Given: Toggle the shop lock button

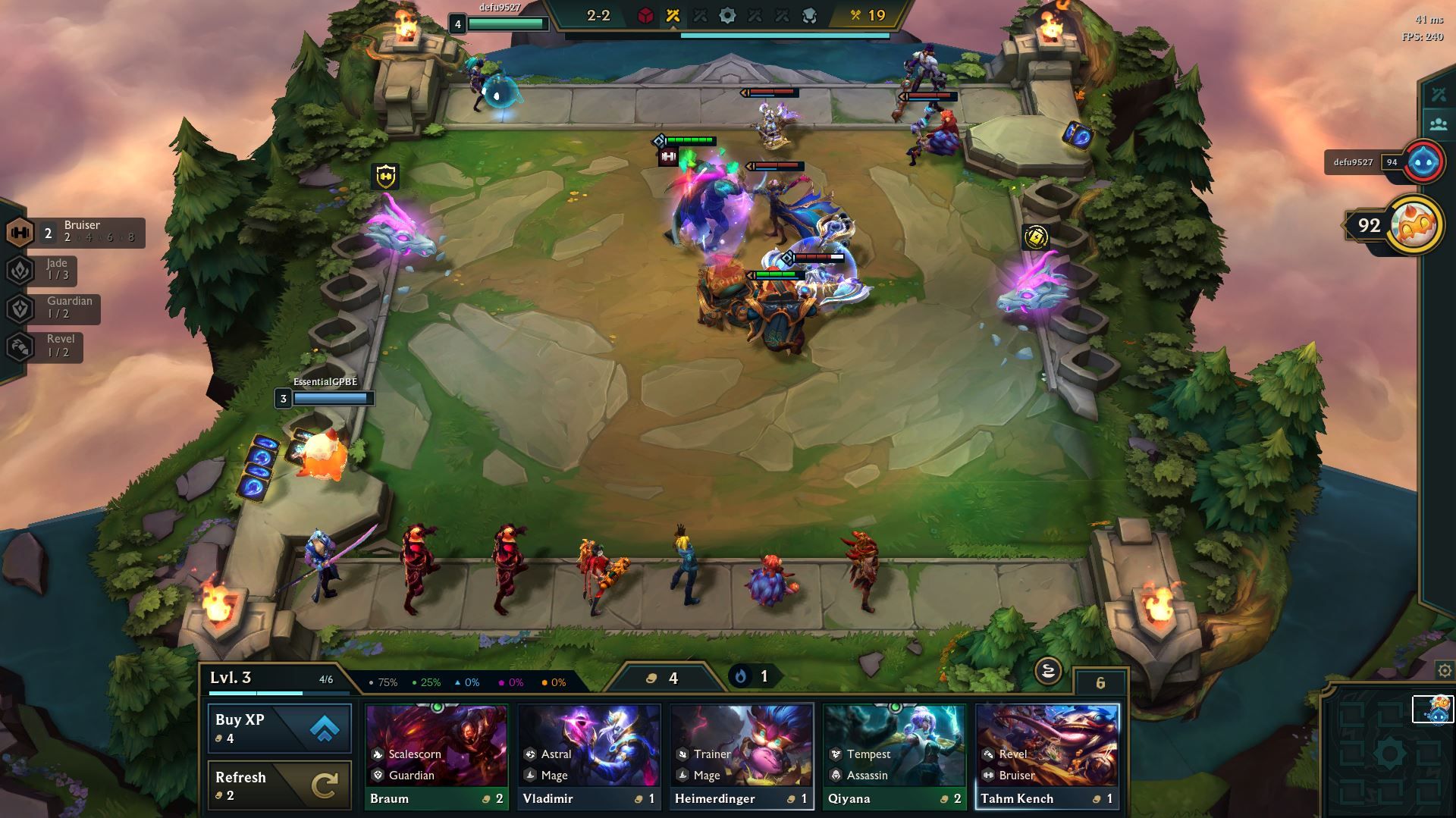Looking at the screenshot, I should tap(1047, 671).
